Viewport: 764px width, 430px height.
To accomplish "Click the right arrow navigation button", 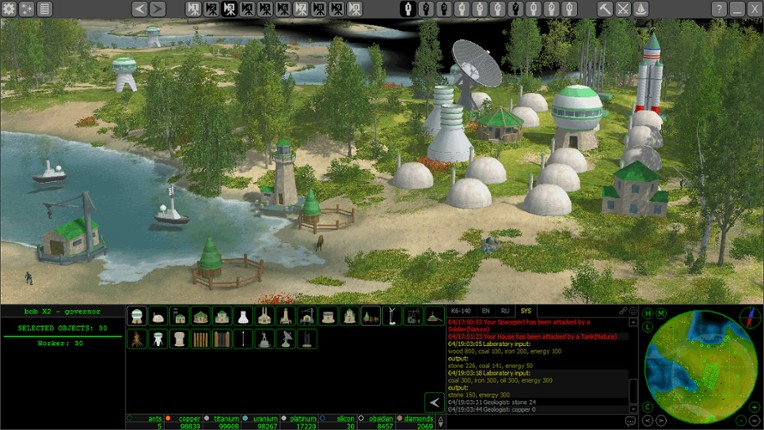I will coord(157,8).
